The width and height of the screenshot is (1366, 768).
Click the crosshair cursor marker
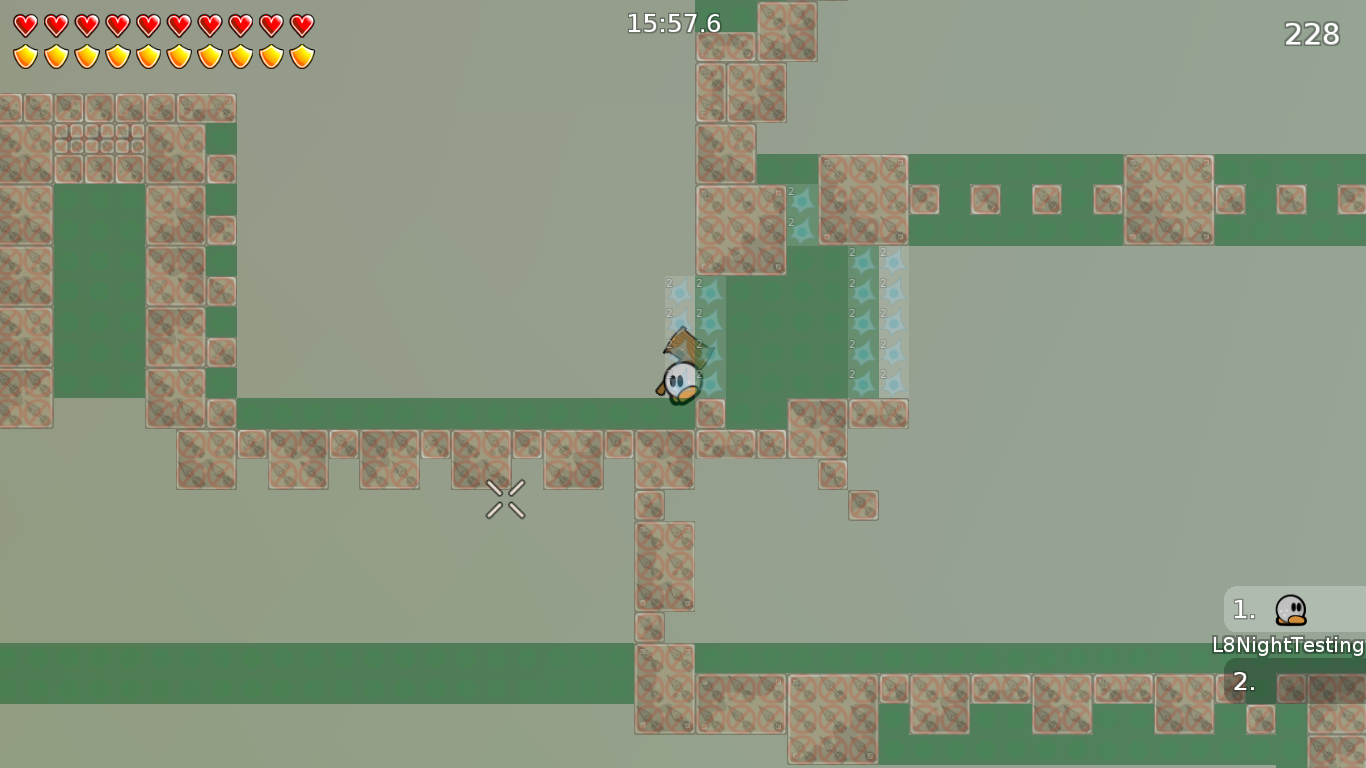click(x=505, y=500)
